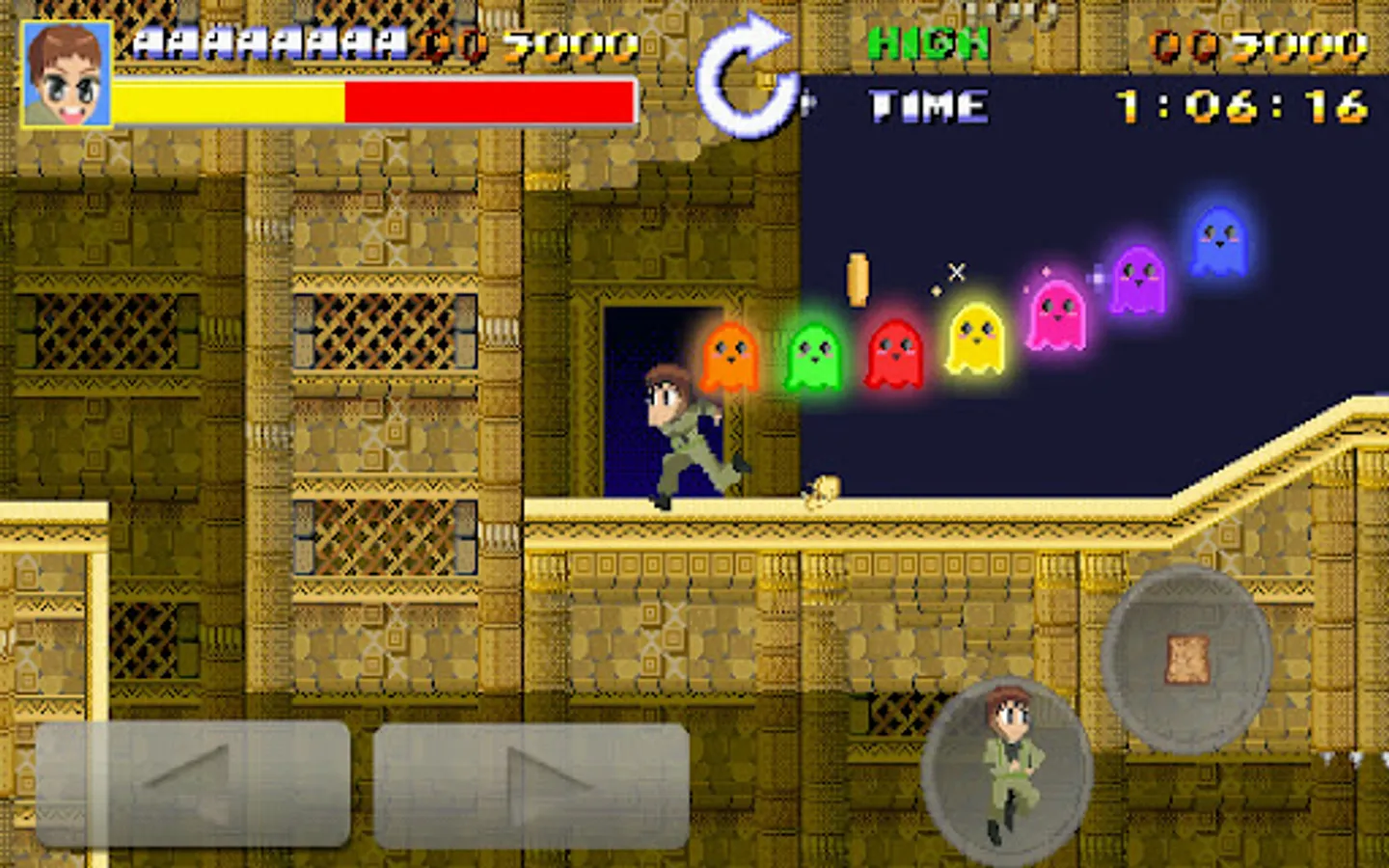Screen dimensions: 1389x868
Task: Click the TIME label
Action: 926,106
